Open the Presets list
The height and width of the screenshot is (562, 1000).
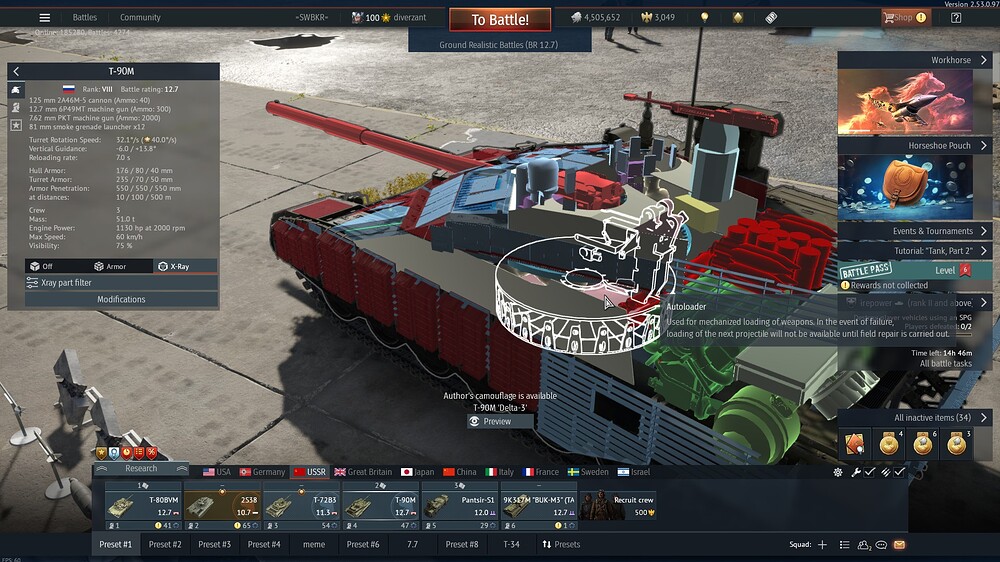[561, 544]
